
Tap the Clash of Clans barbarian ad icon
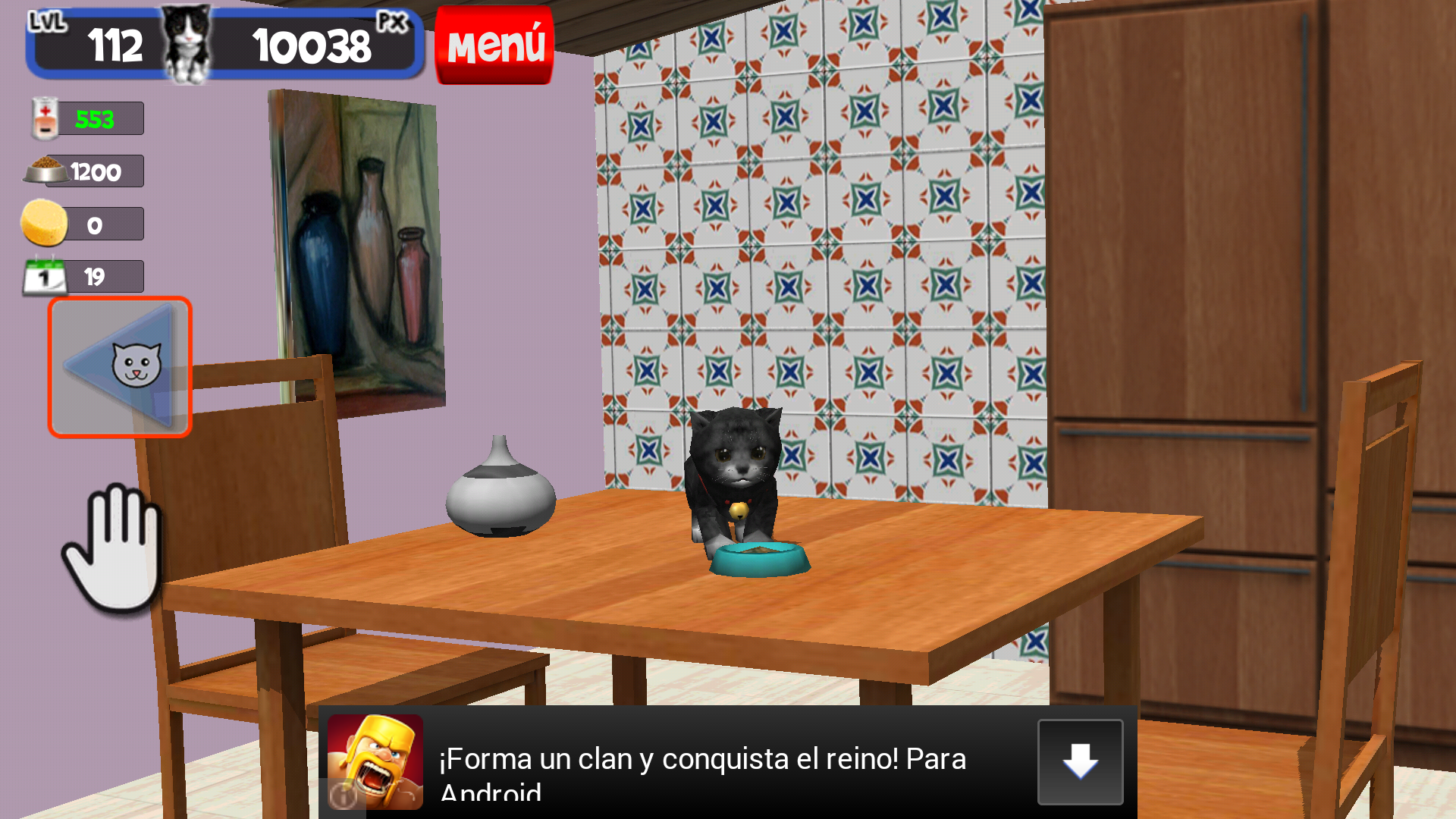point(377,761)
